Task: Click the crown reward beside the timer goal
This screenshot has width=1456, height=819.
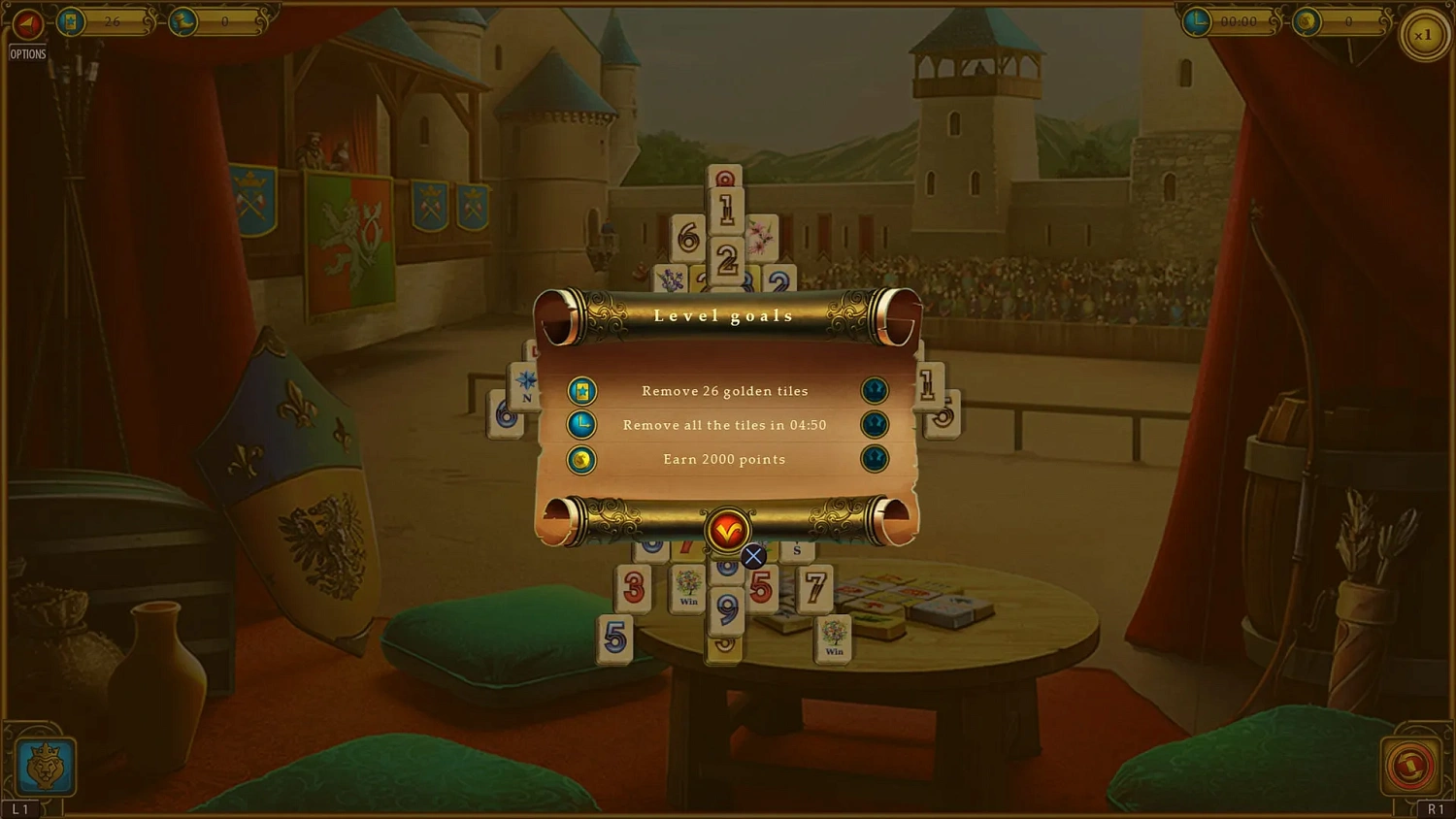Action: (874, 425)
